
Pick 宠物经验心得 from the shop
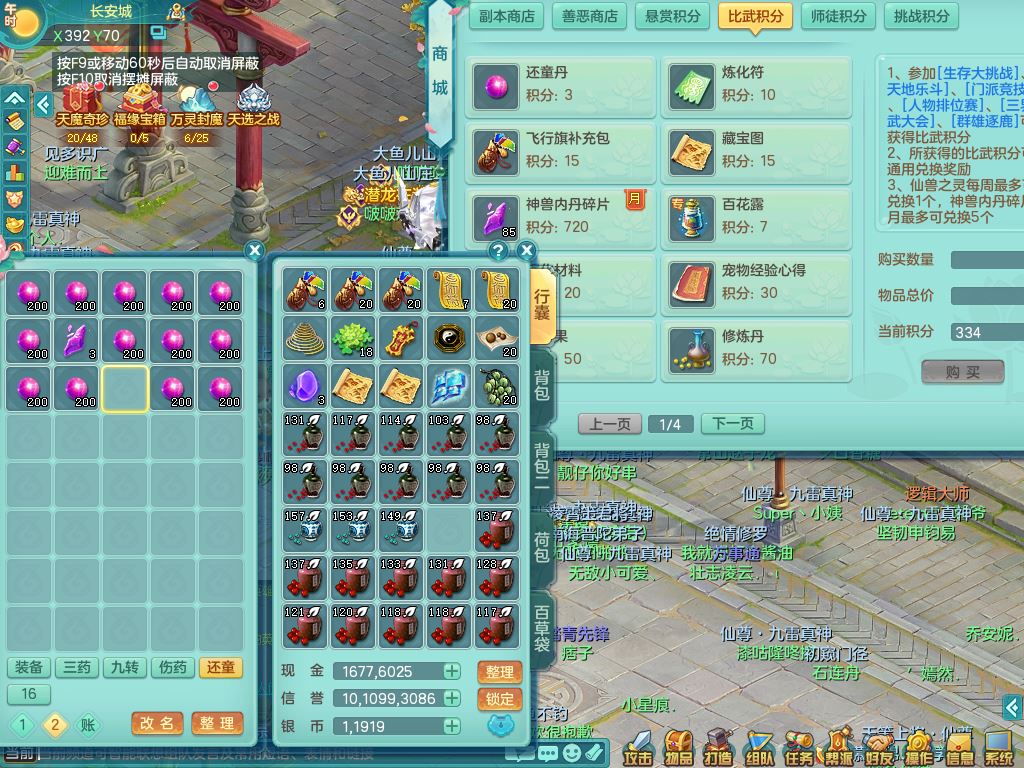[x=756, y=282]
